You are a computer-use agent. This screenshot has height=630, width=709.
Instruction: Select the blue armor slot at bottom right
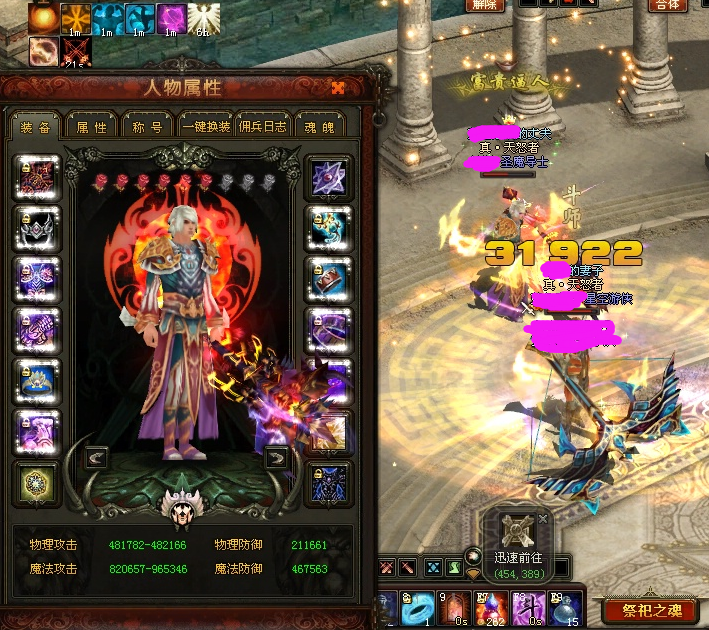(x=327, y=484)
